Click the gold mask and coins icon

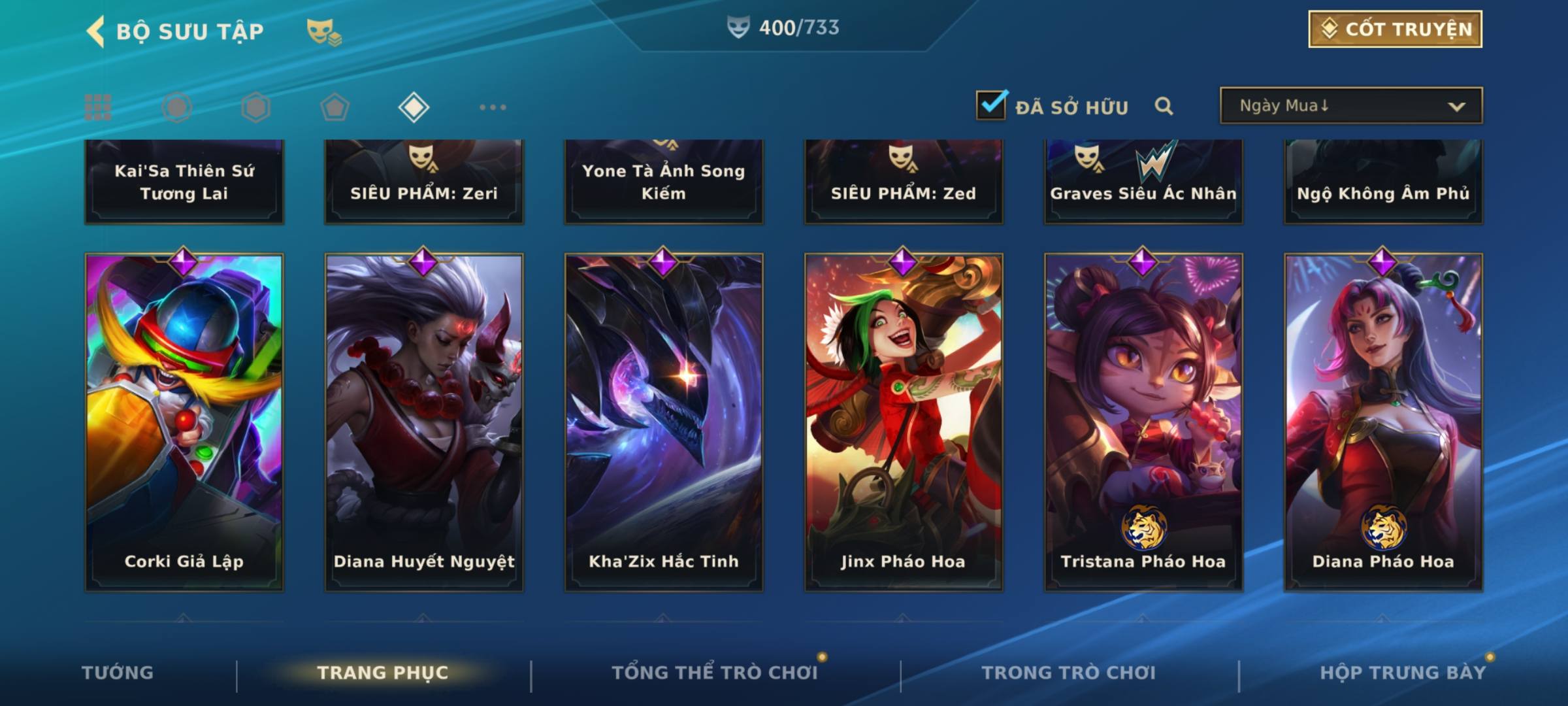click(324, 31)
